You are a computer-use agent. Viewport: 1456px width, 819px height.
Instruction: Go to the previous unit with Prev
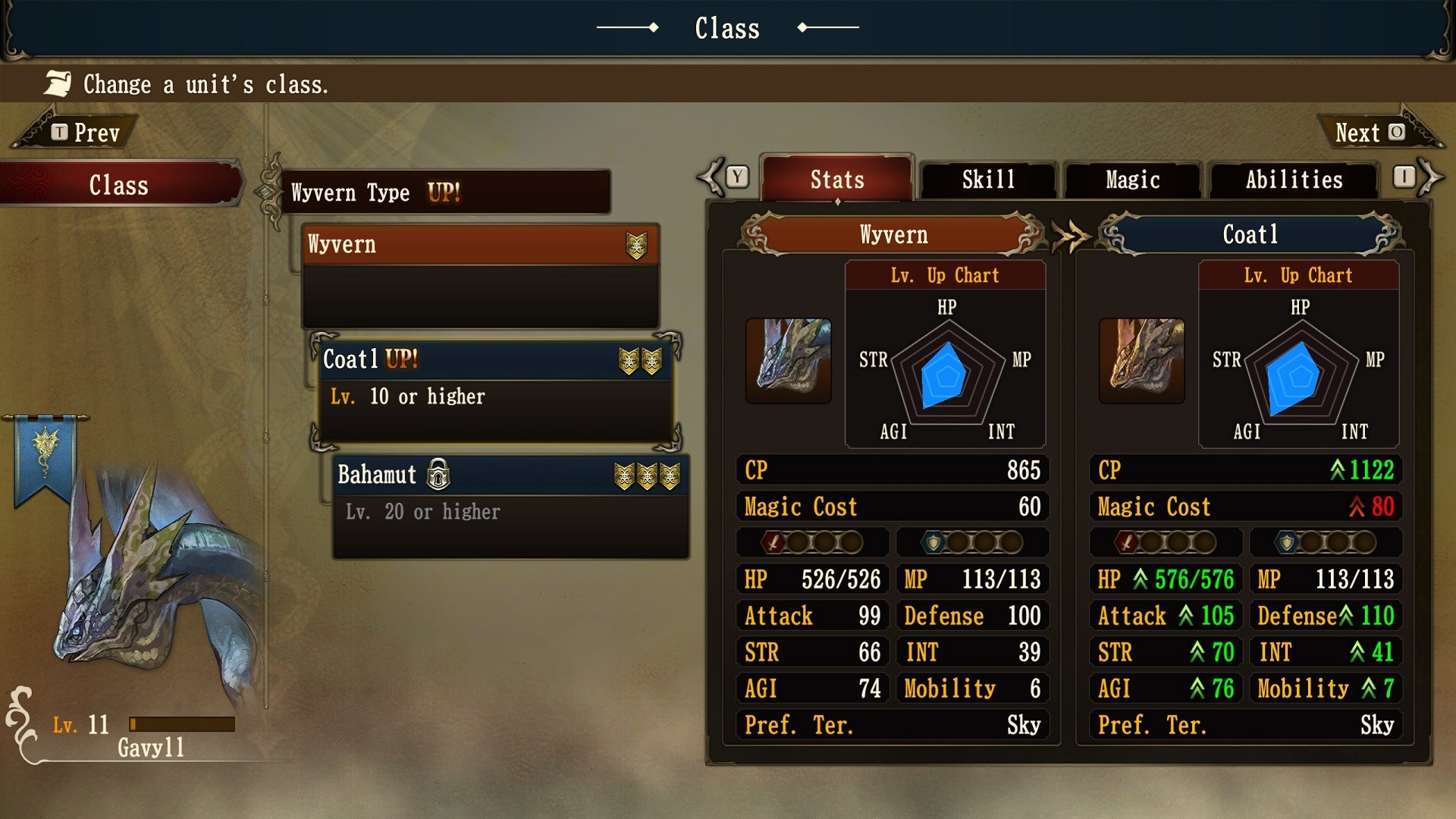click(85, 133)
